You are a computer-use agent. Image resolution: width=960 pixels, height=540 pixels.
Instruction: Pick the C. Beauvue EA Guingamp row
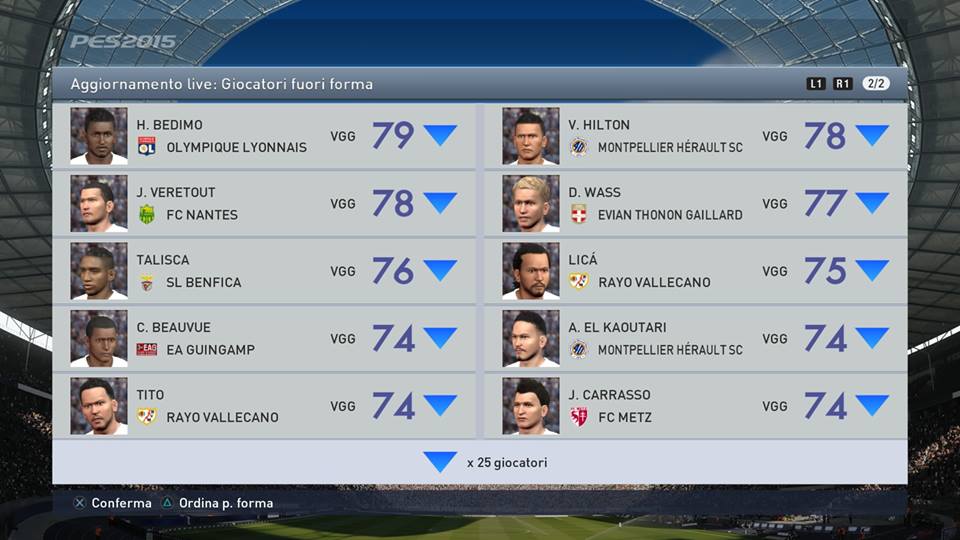(264, 338)
